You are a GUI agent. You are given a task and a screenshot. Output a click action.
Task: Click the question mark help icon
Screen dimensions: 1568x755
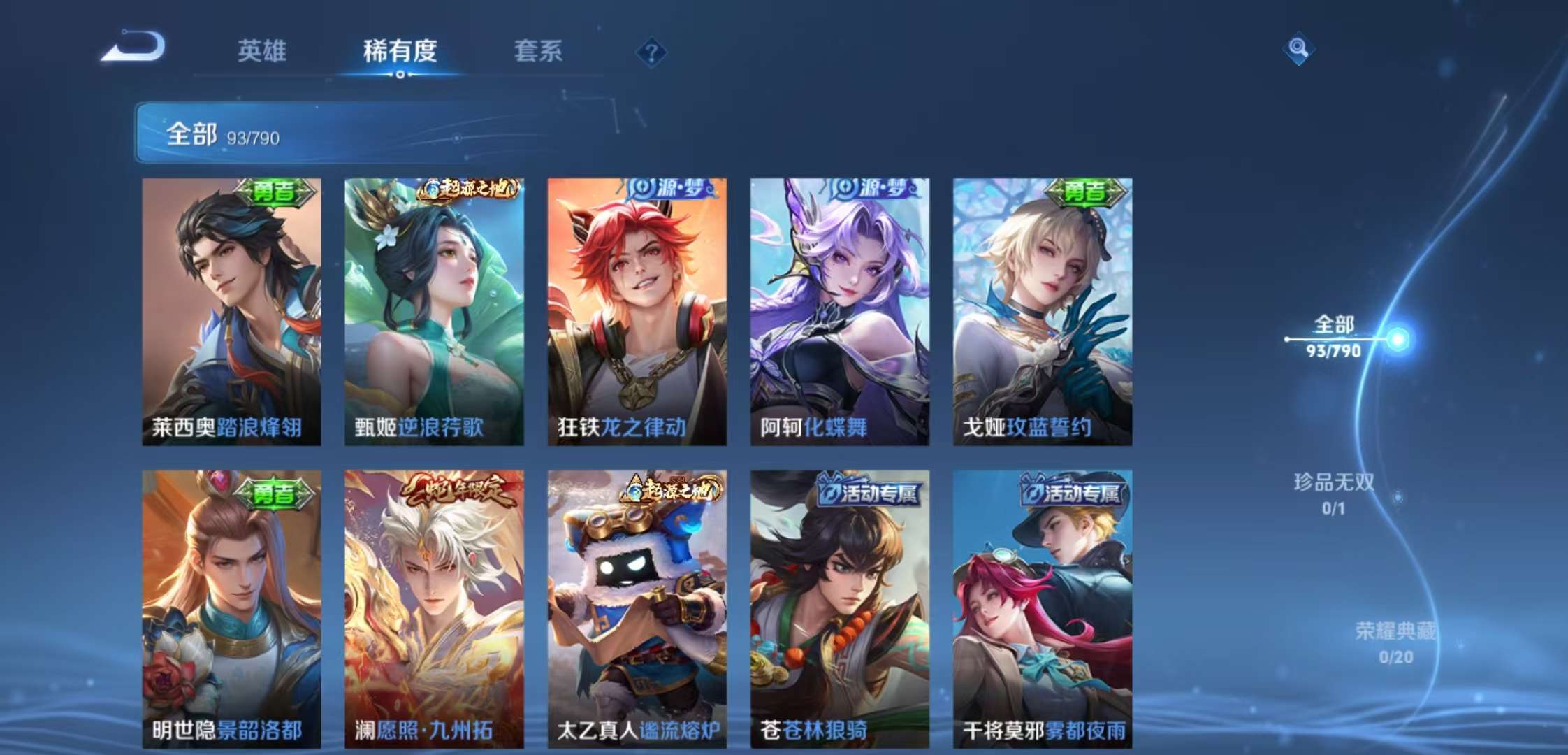(651, 50)
